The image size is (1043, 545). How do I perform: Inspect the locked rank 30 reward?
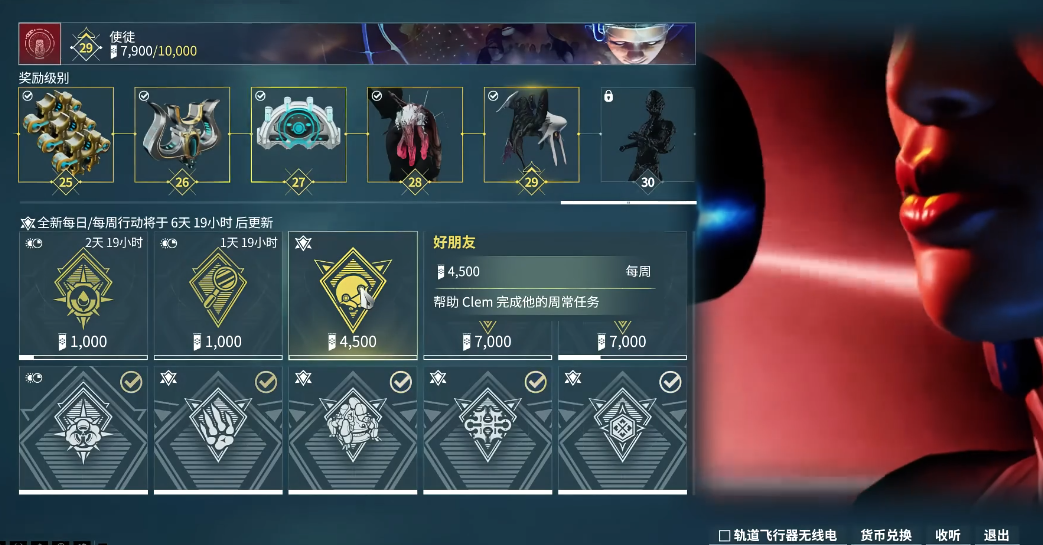coord(647,134)
